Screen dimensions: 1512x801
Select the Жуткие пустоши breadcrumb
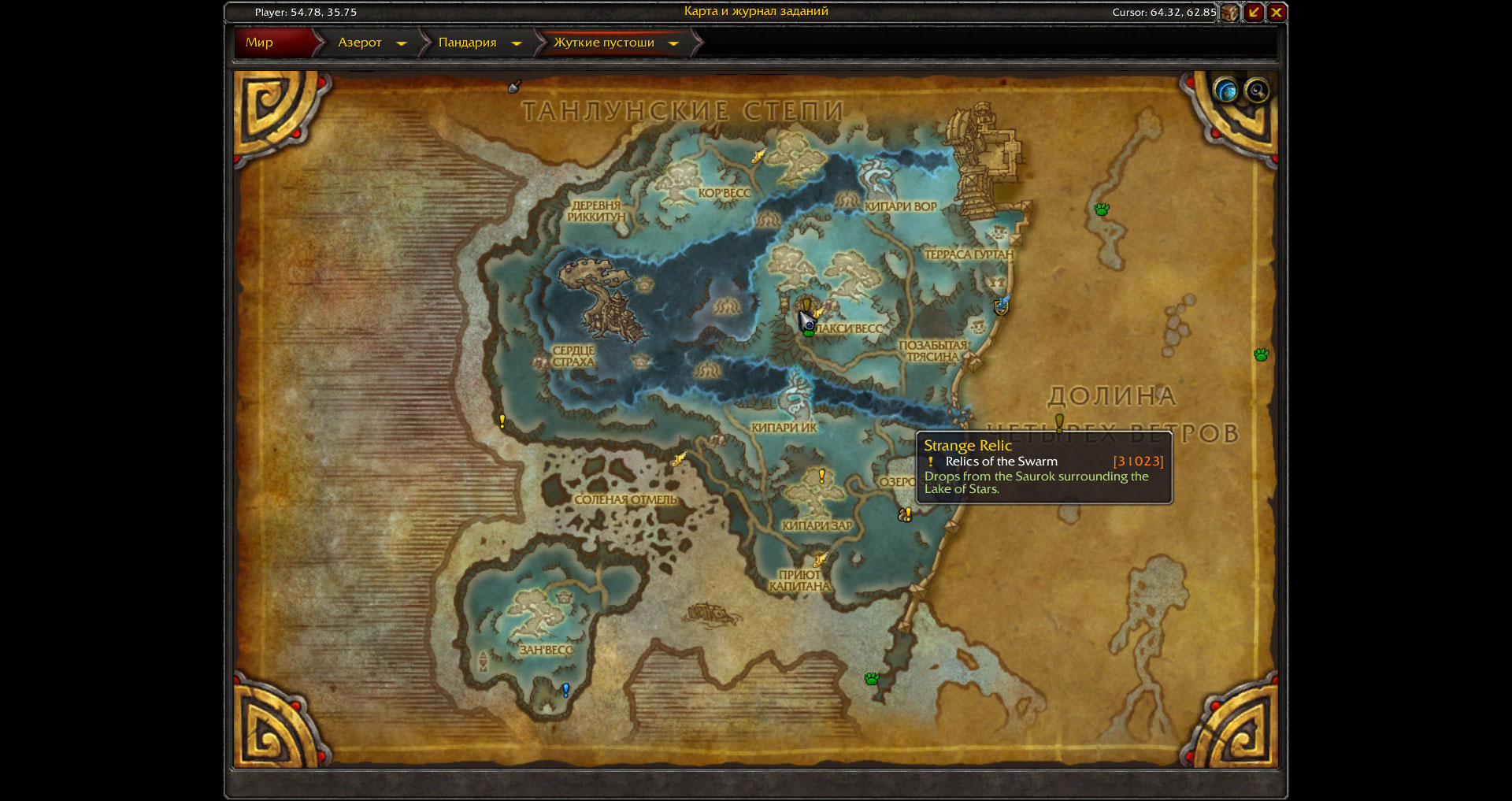[603, 43]
